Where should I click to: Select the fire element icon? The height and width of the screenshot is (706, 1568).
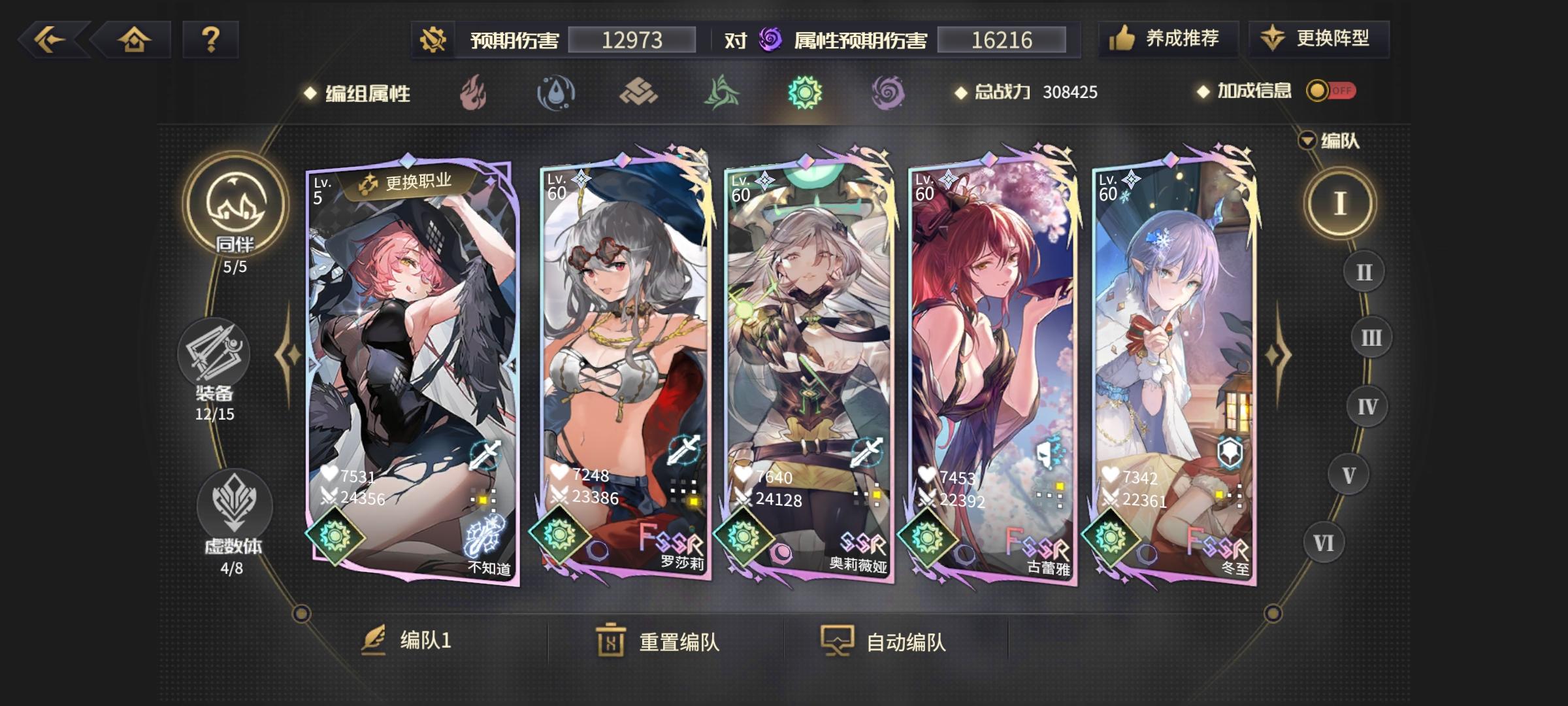coord(472,92)
